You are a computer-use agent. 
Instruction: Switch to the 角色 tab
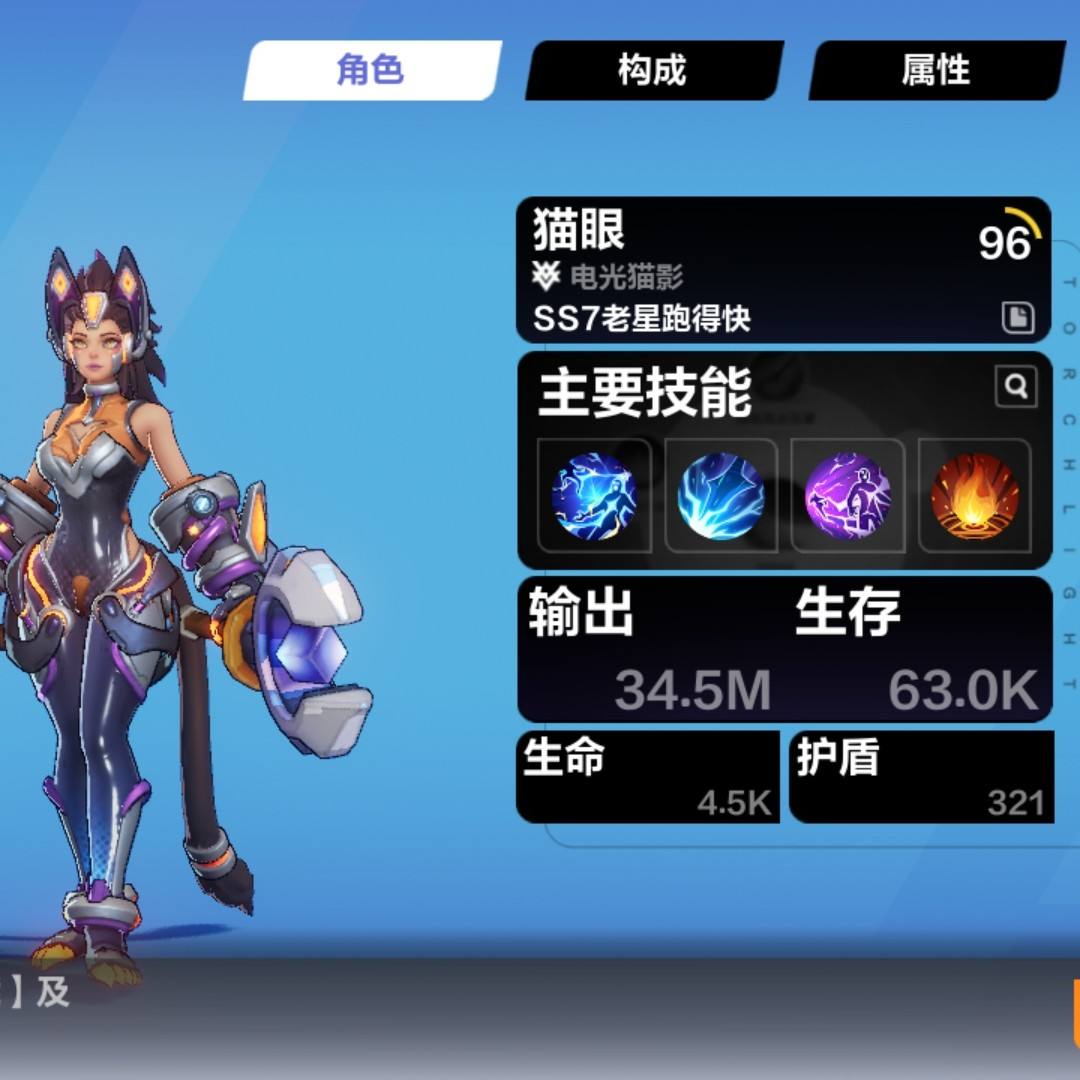[371, 71]
